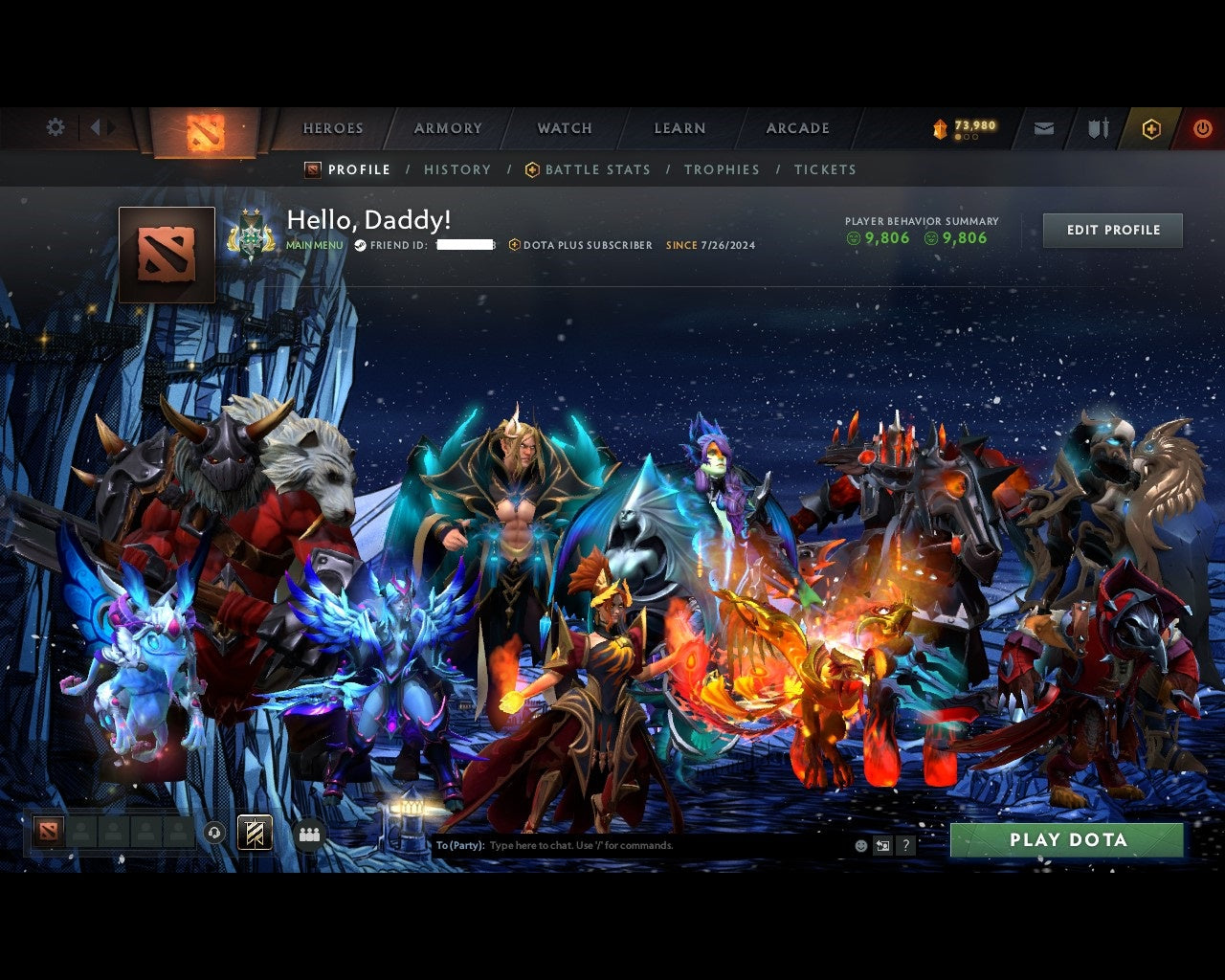Viewport: 1225px width, 980px height.
Task: Switch to the TROPHIES tab
Action: pyautogui.click(x=722, y=169)
